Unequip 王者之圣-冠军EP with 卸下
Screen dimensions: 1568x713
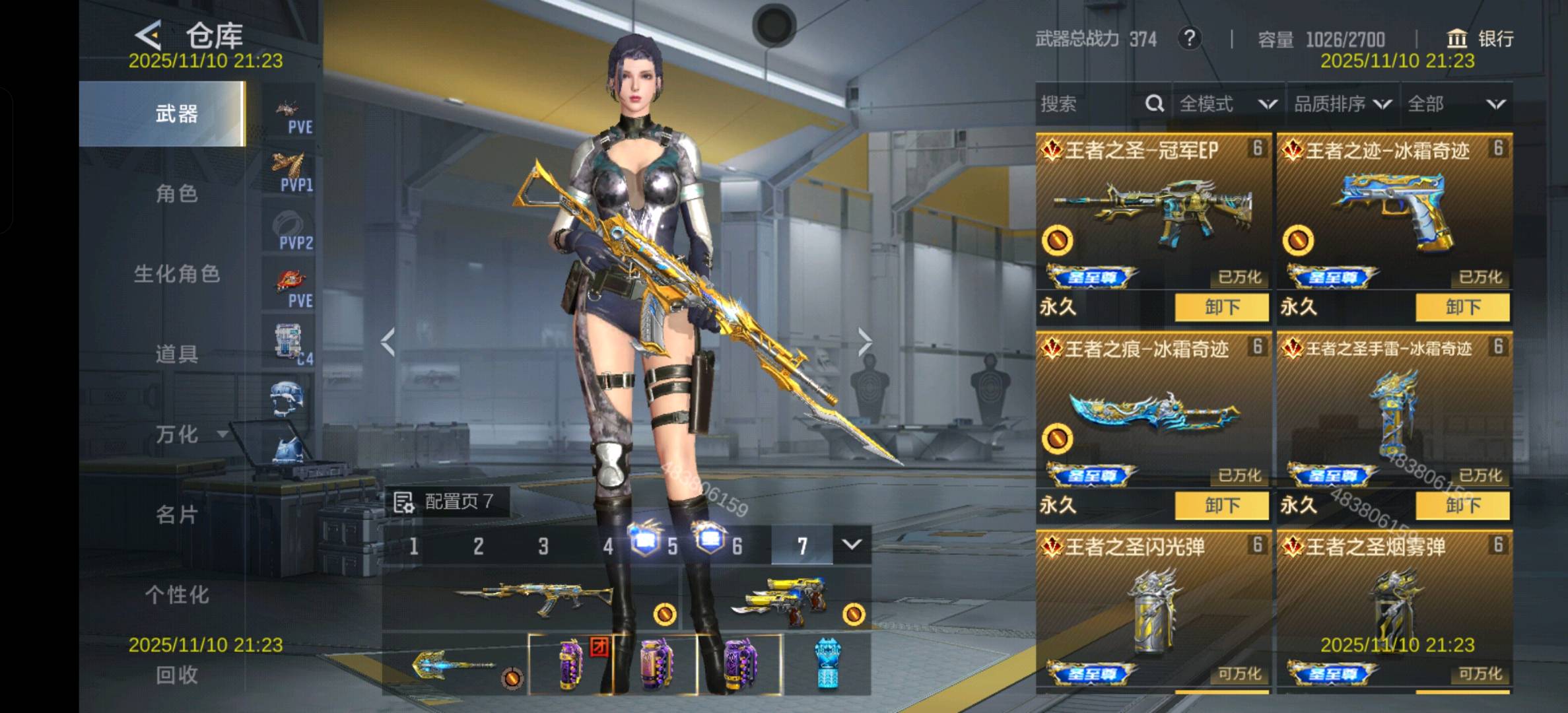point(1221,307)
